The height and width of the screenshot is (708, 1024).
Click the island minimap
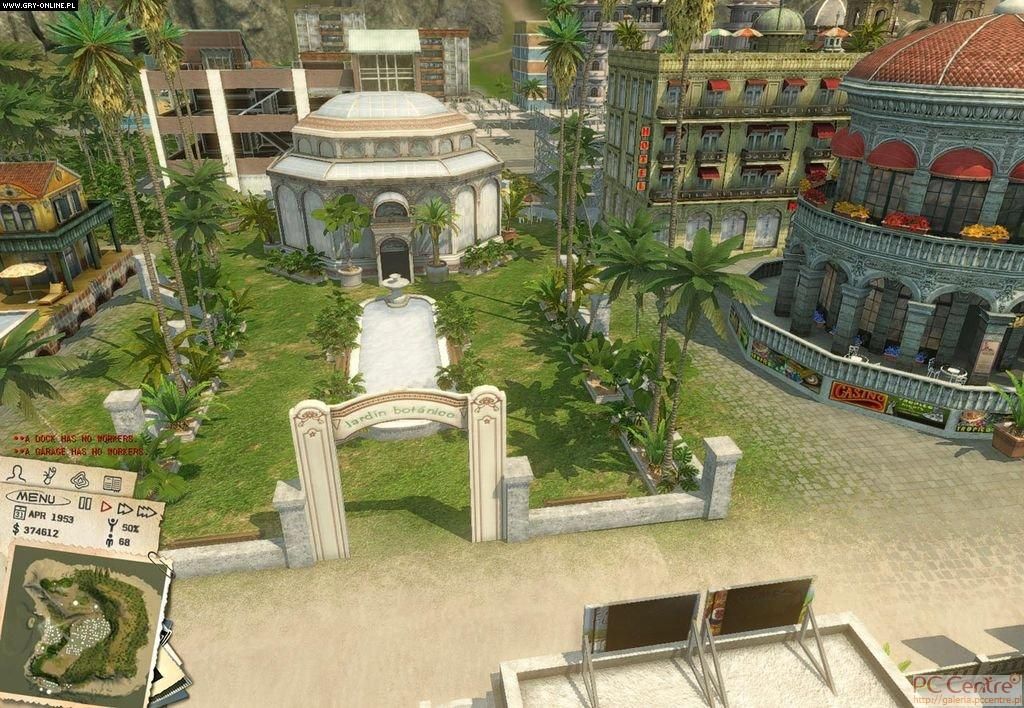coord(85,618)
